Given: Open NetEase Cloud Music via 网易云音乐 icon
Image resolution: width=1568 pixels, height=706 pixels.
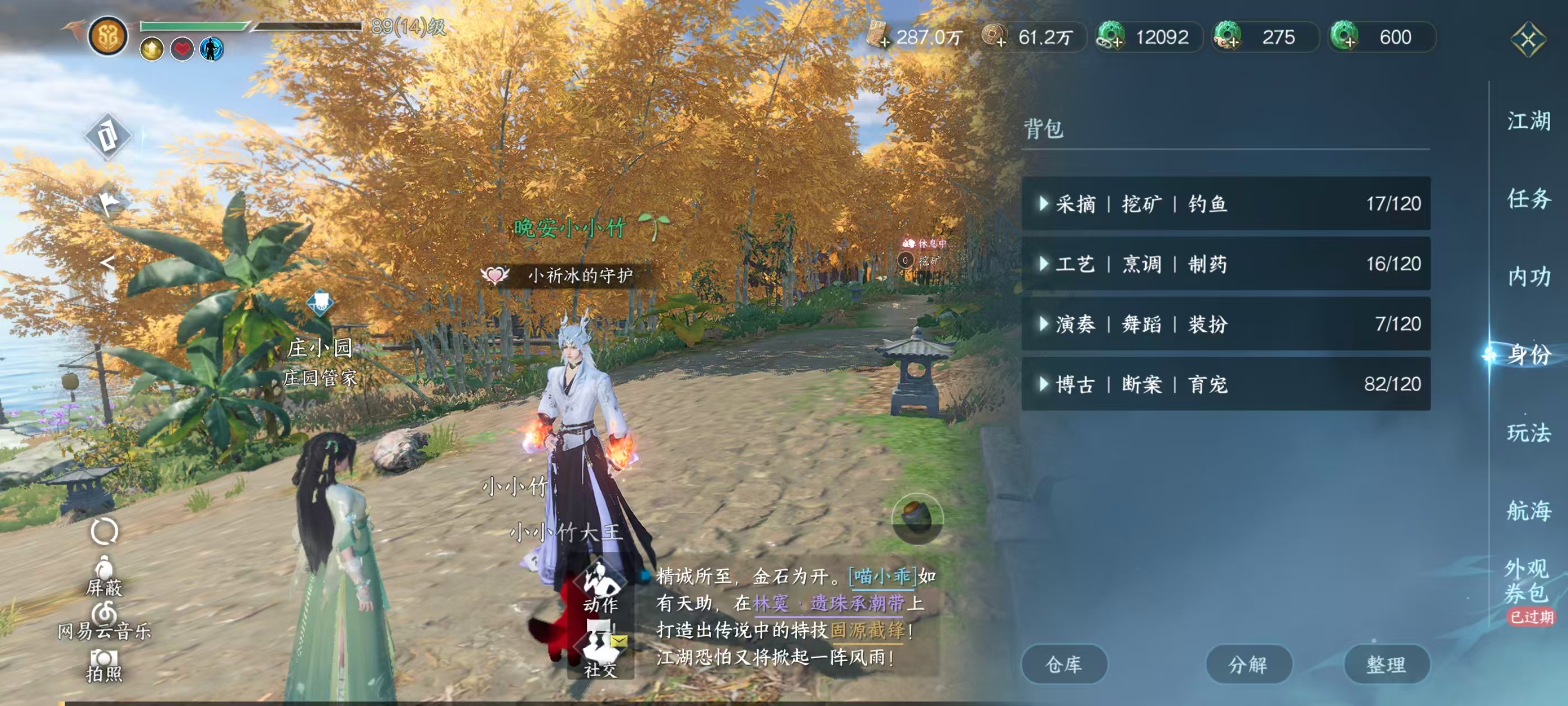Looking at the screenshot, I should 104,614.
